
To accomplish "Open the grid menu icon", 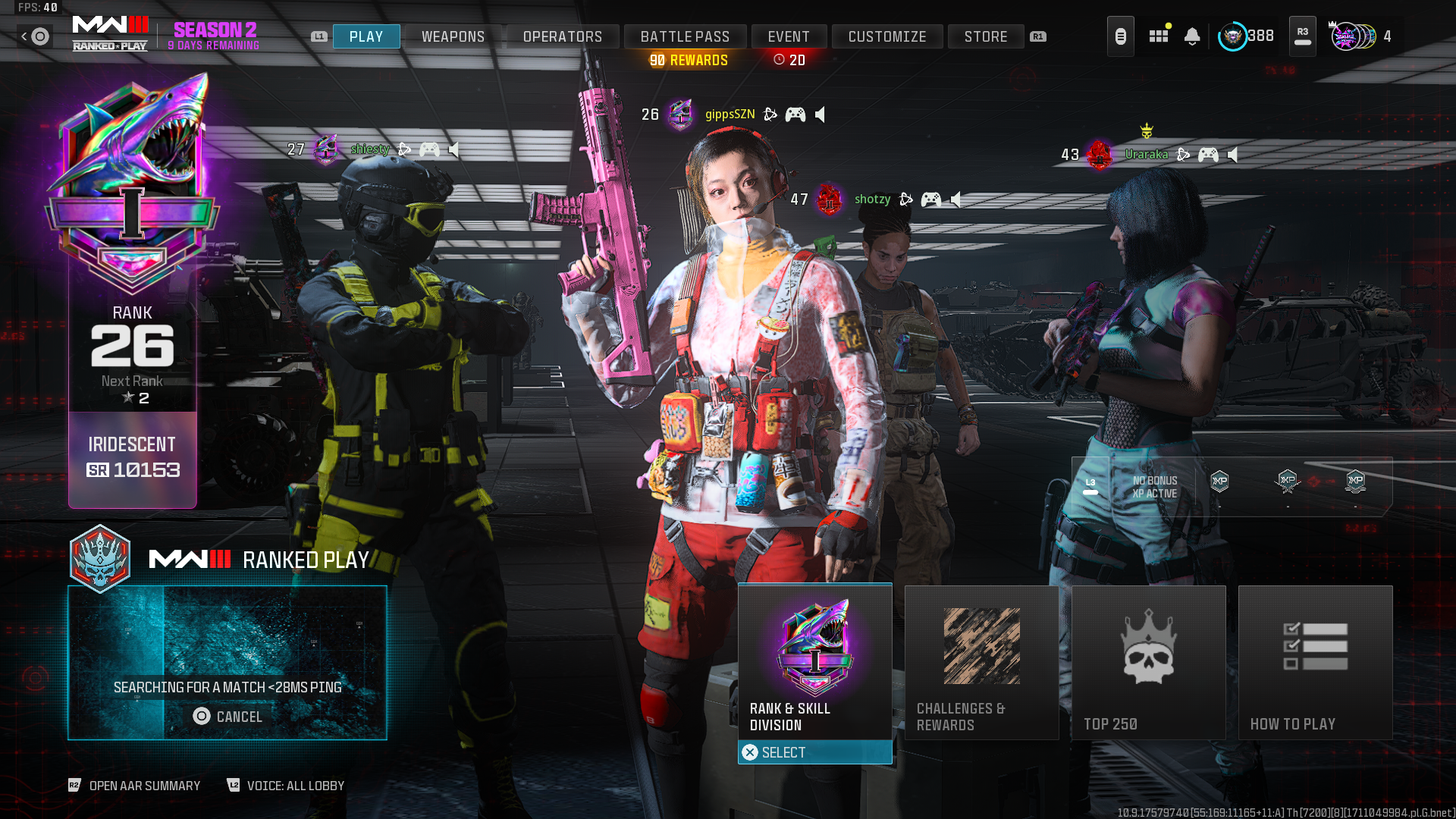I will (1158, 36).
